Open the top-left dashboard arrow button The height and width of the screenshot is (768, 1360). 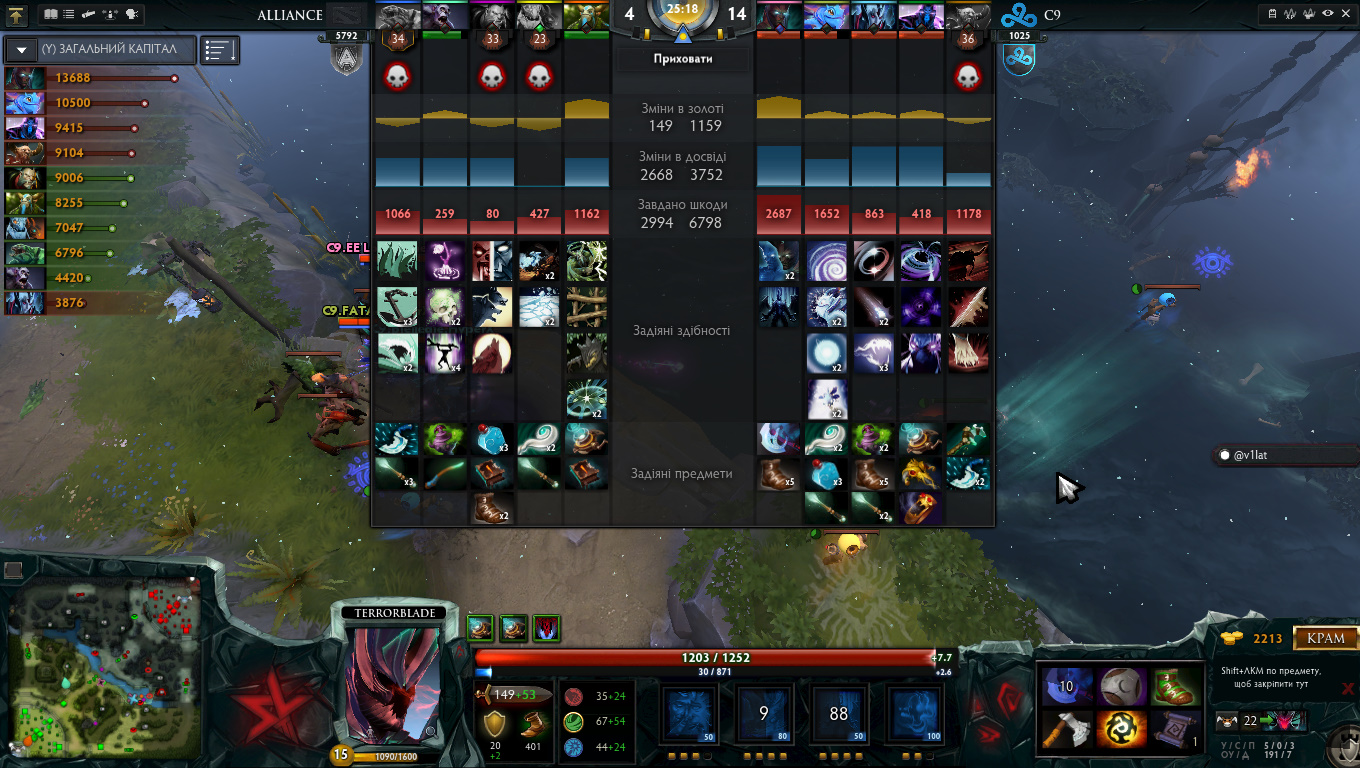[17, 15]
